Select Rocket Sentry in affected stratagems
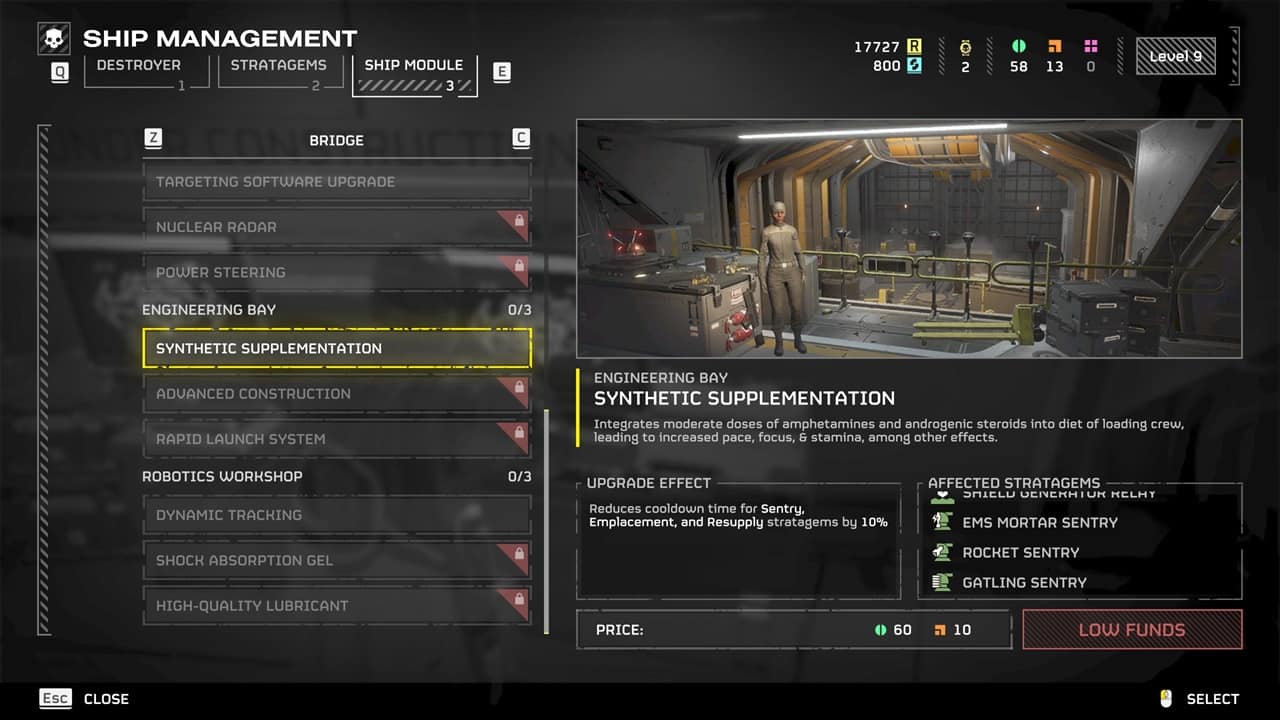 click(x=1020, y=552)
